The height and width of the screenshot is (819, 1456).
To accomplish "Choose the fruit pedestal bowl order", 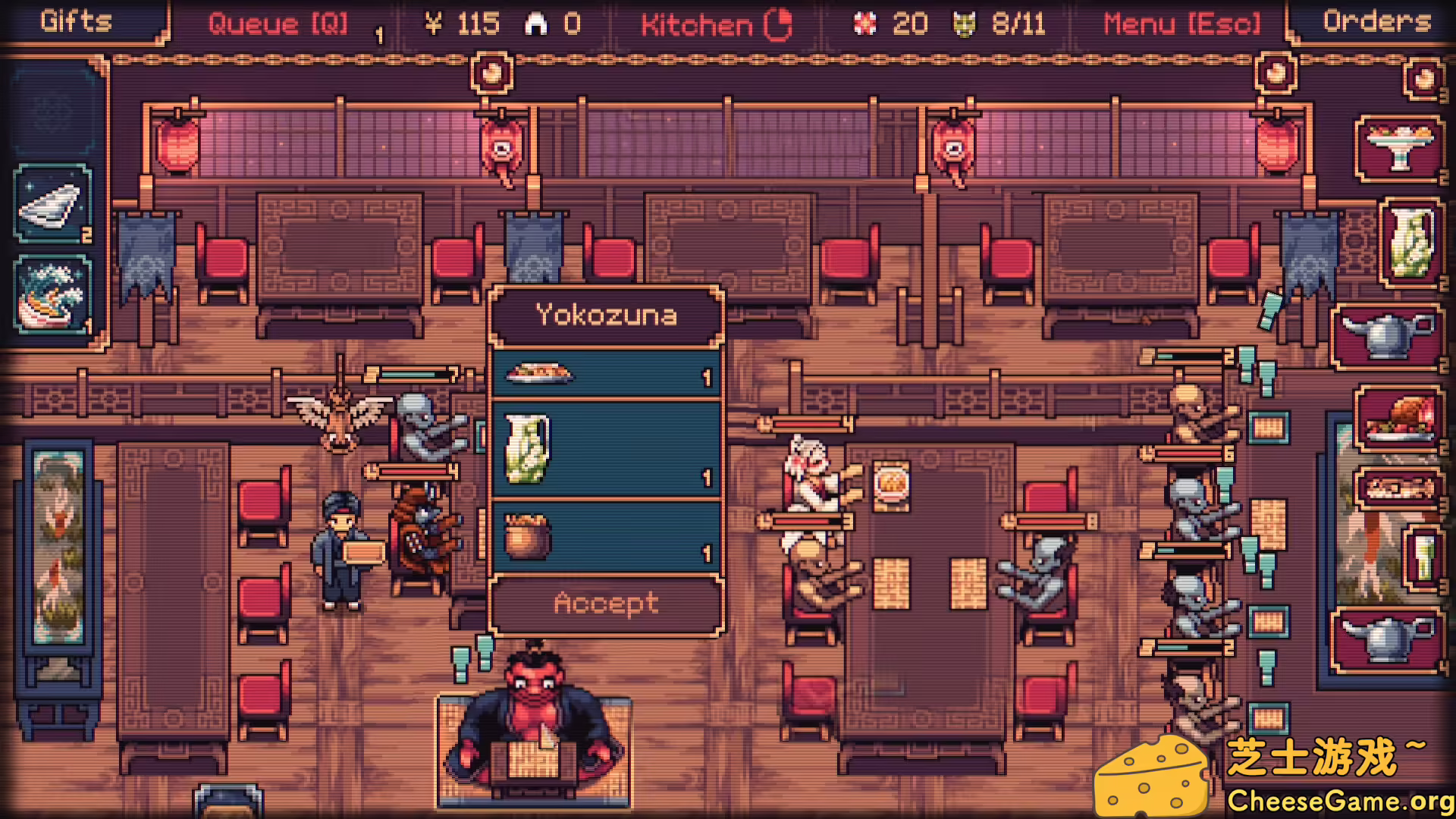I will (x=1399, y=149).
